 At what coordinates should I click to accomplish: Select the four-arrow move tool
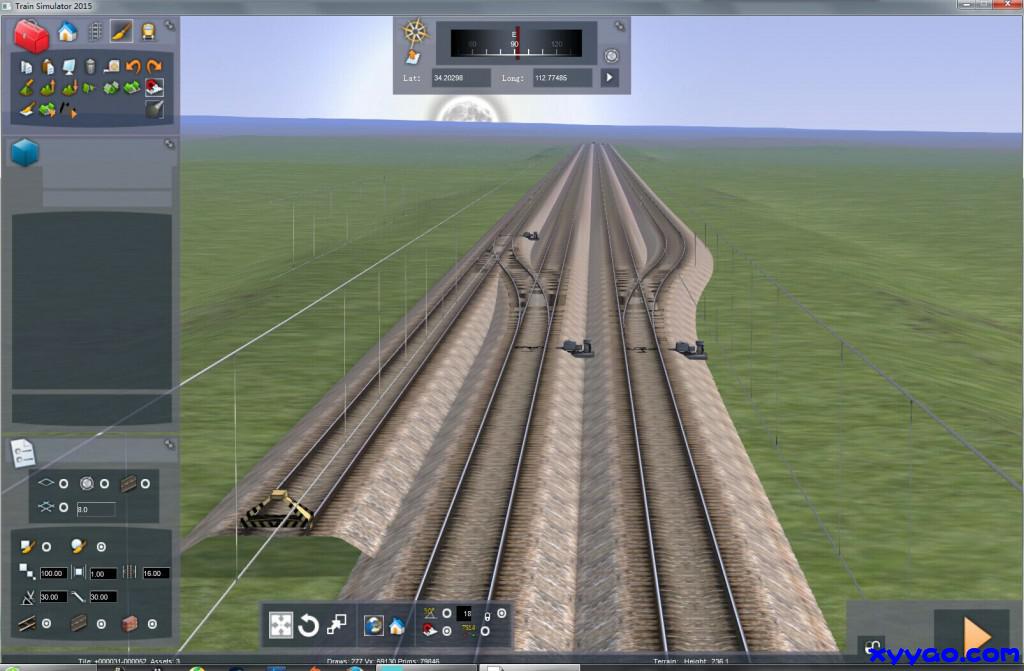[x=281, y=625]
